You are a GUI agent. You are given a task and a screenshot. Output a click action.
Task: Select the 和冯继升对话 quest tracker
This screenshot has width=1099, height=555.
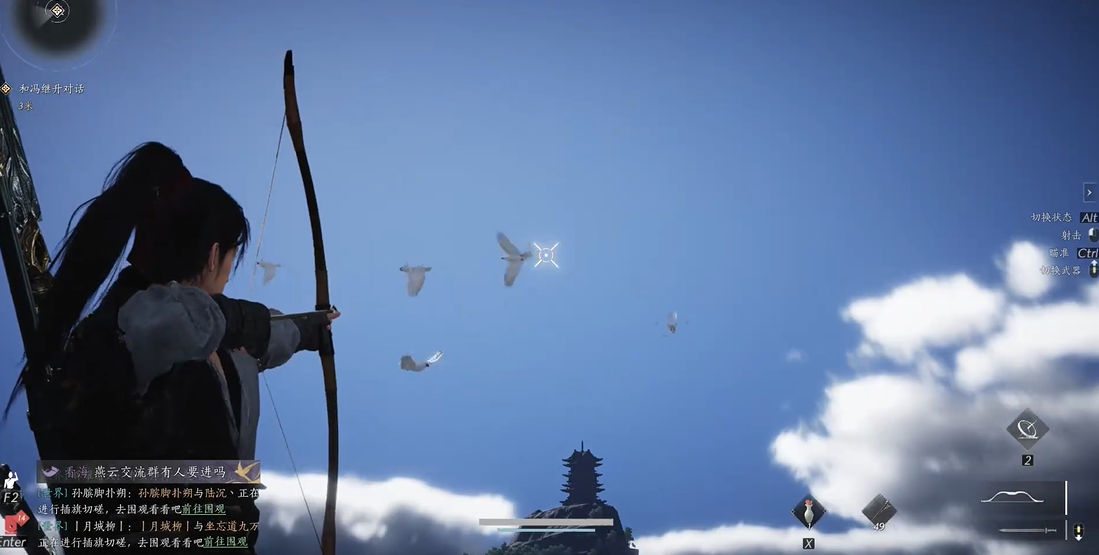click(x=51, y=89)
